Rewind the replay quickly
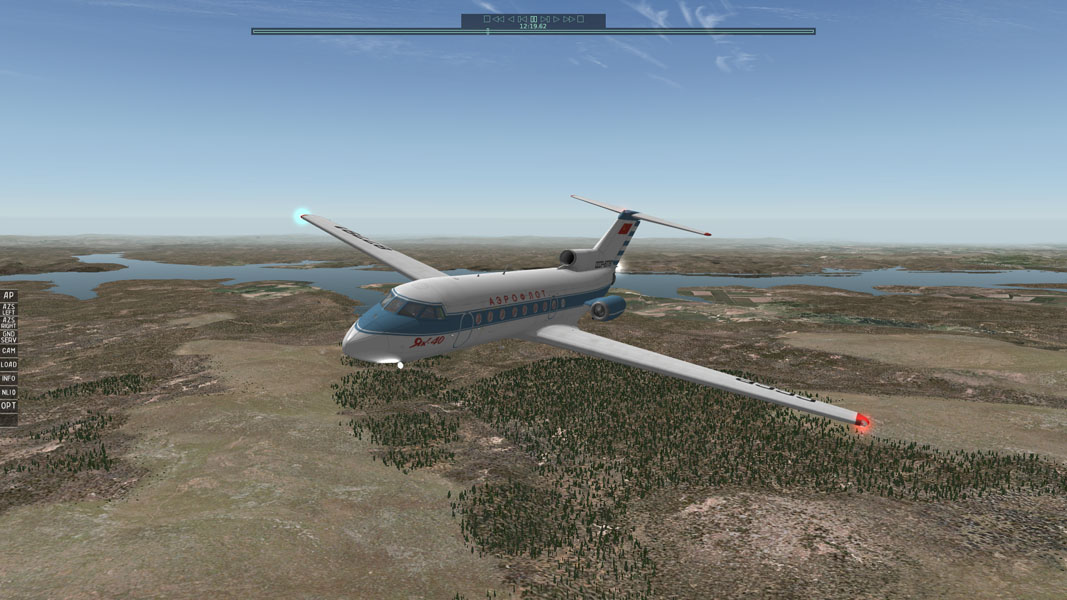Image resolution: width=1067 pixels, height=600 pixels. [x=498, y=19]
